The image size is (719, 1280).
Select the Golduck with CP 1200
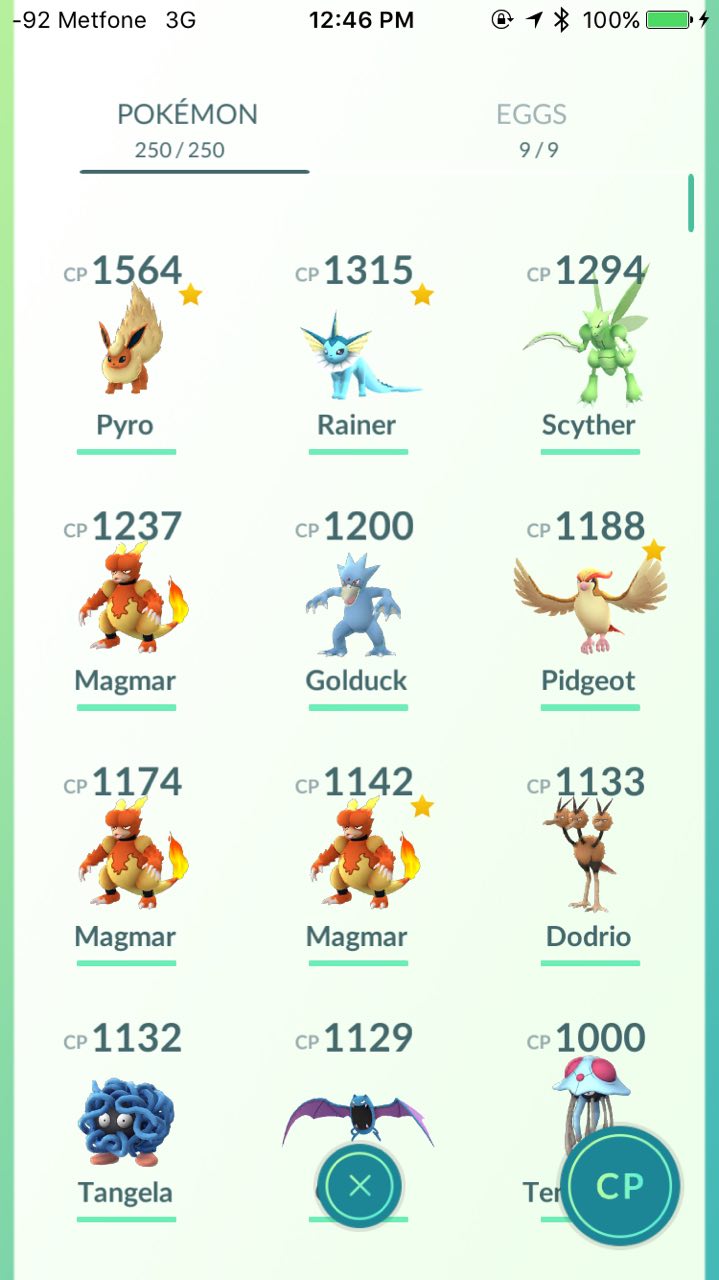[357, 600]
